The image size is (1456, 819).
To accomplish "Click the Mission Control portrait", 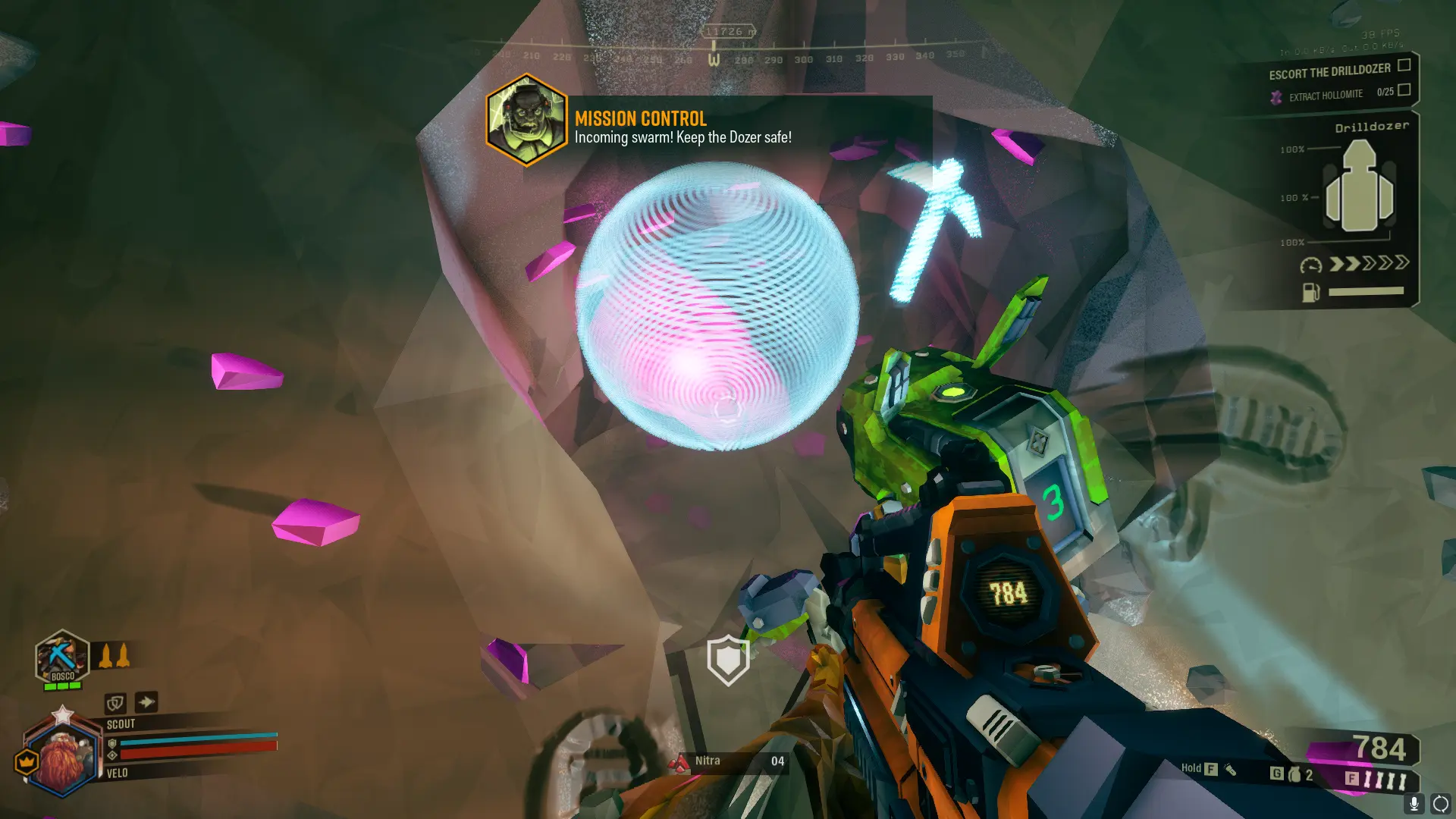I will tap(526, 121).
